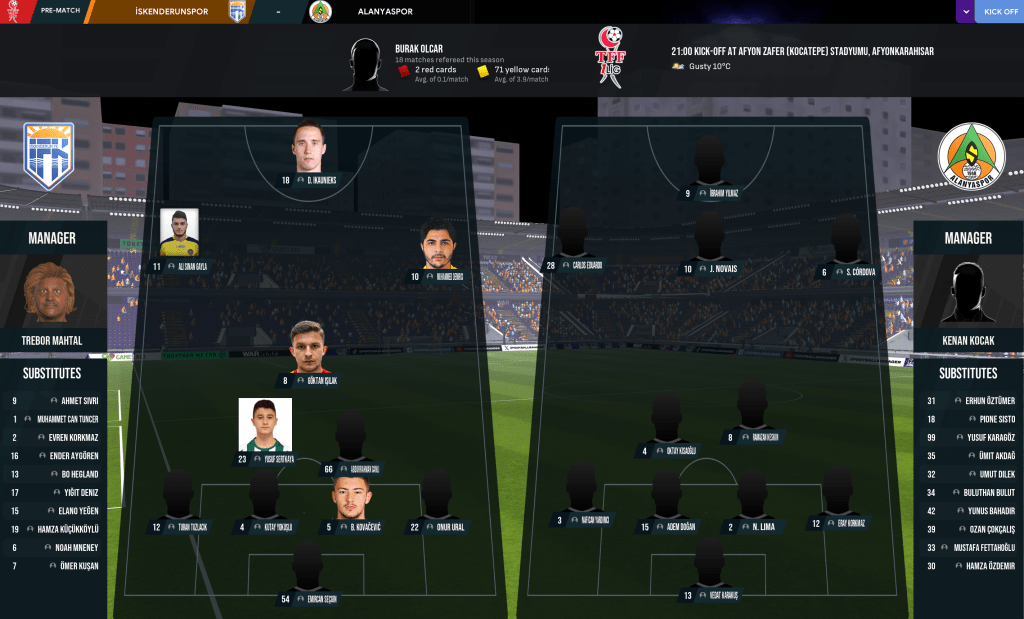This screenshot has width=1024, height=619.
Task: Open the dropdown arrow beside Kick Off
Action: coord(965,12)
